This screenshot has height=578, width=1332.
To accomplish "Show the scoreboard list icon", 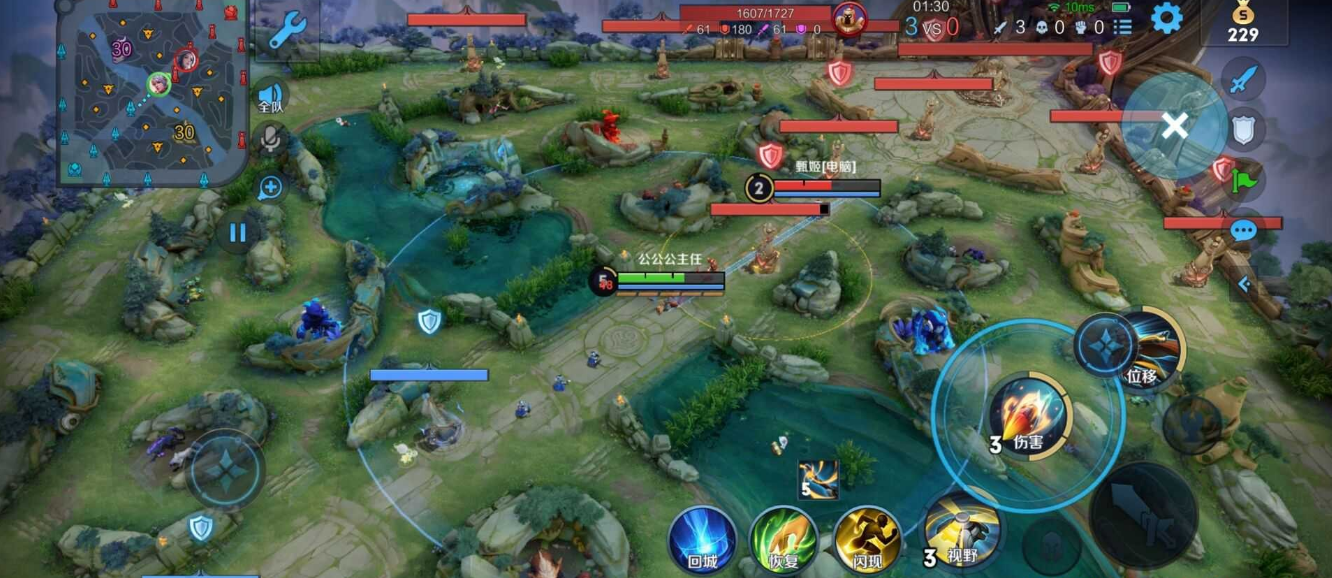I will (x=1123, y=27).
